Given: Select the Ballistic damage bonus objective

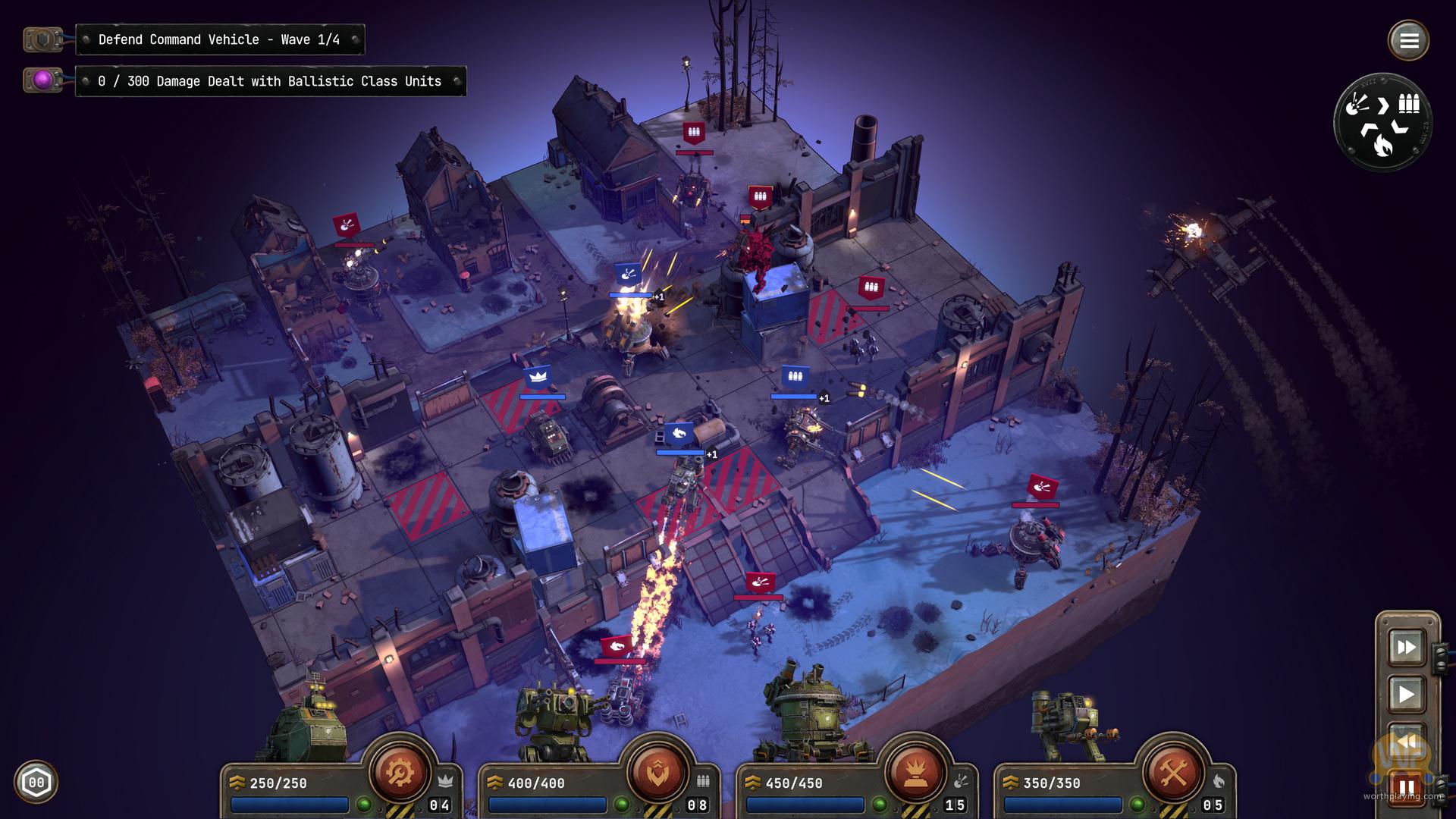Looking at the screenshot, I should (x=269, y=81).
